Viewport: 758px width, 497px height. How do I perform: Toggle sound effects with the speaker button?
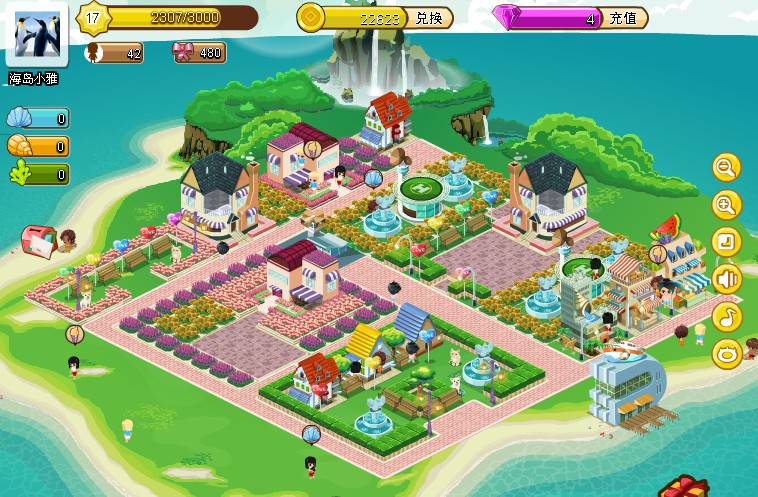click(x=726, y=279)
